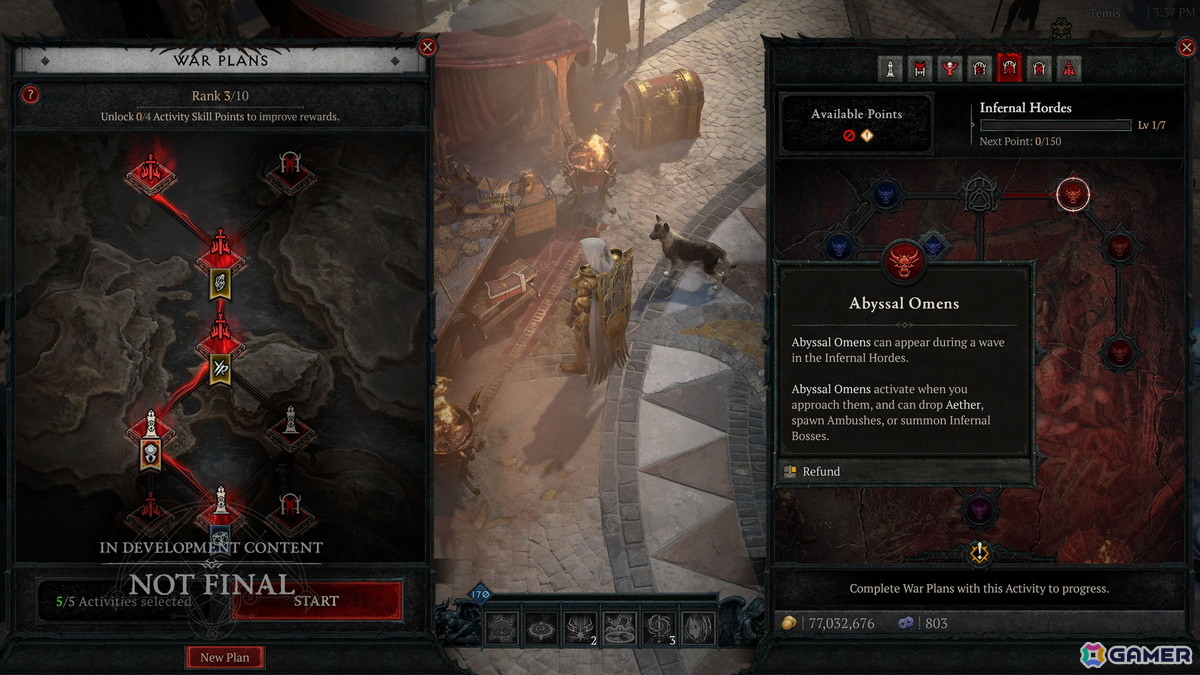Select the highlighted Infernal Hordes activity tab
1200x675 pixels.
coord(1010,68)
